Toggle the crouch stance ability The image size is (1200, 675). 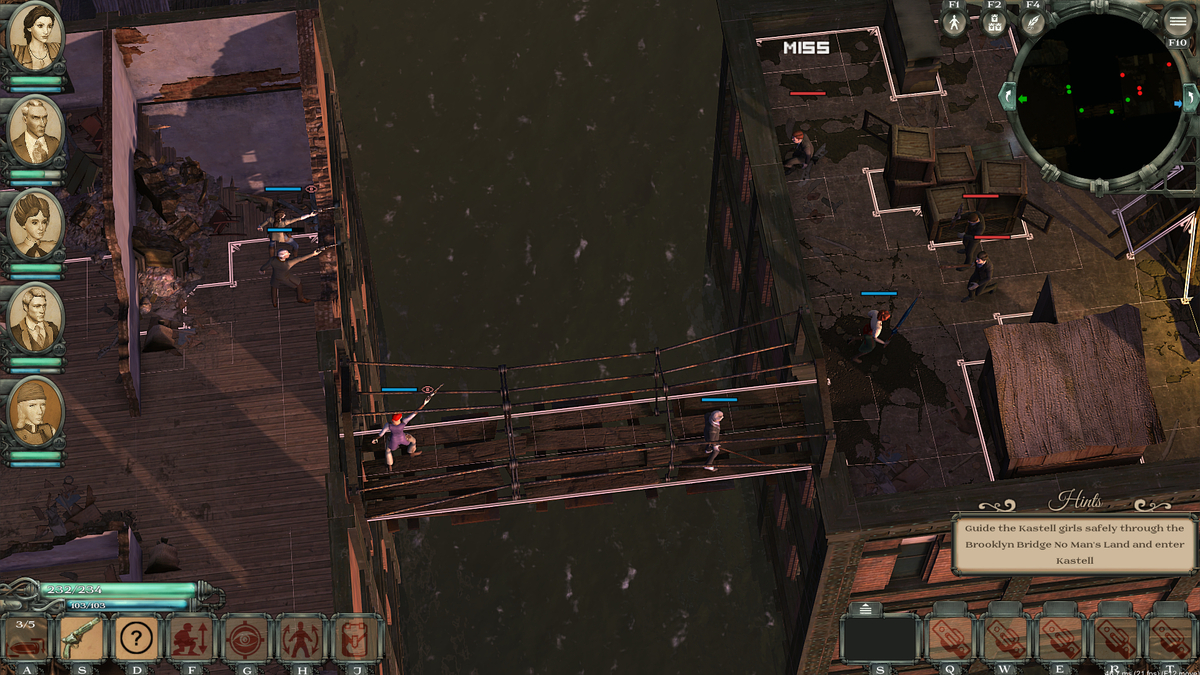pos(191,638)
